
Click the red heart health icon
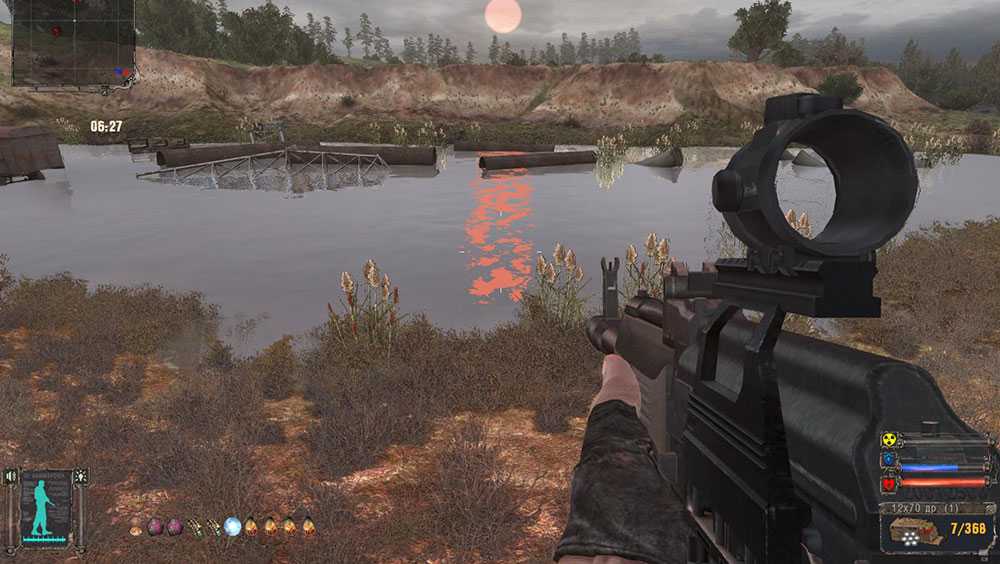[x=888, y=483]
